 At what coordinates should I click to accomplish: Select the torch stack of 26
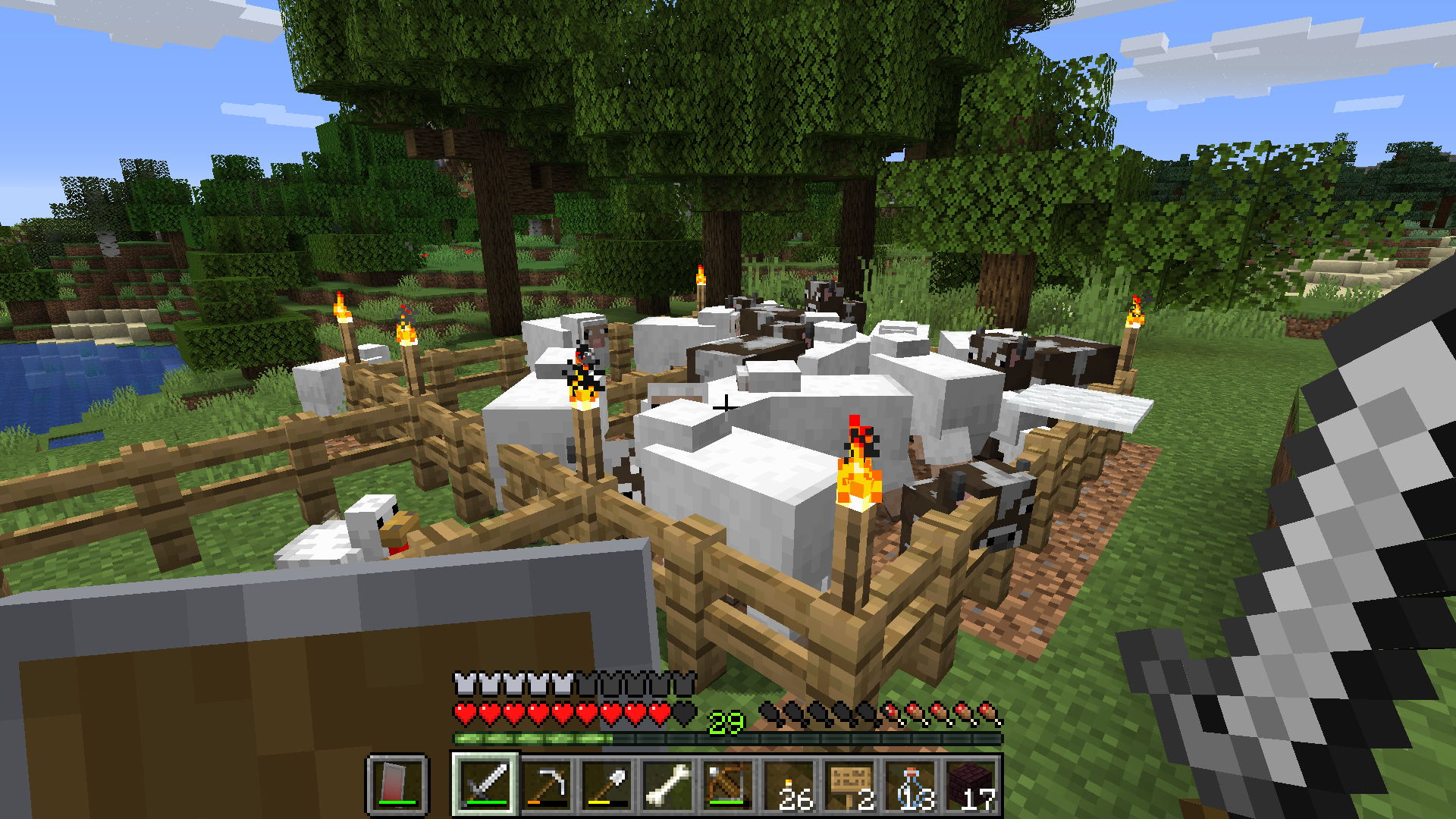[x=789, y=784]
